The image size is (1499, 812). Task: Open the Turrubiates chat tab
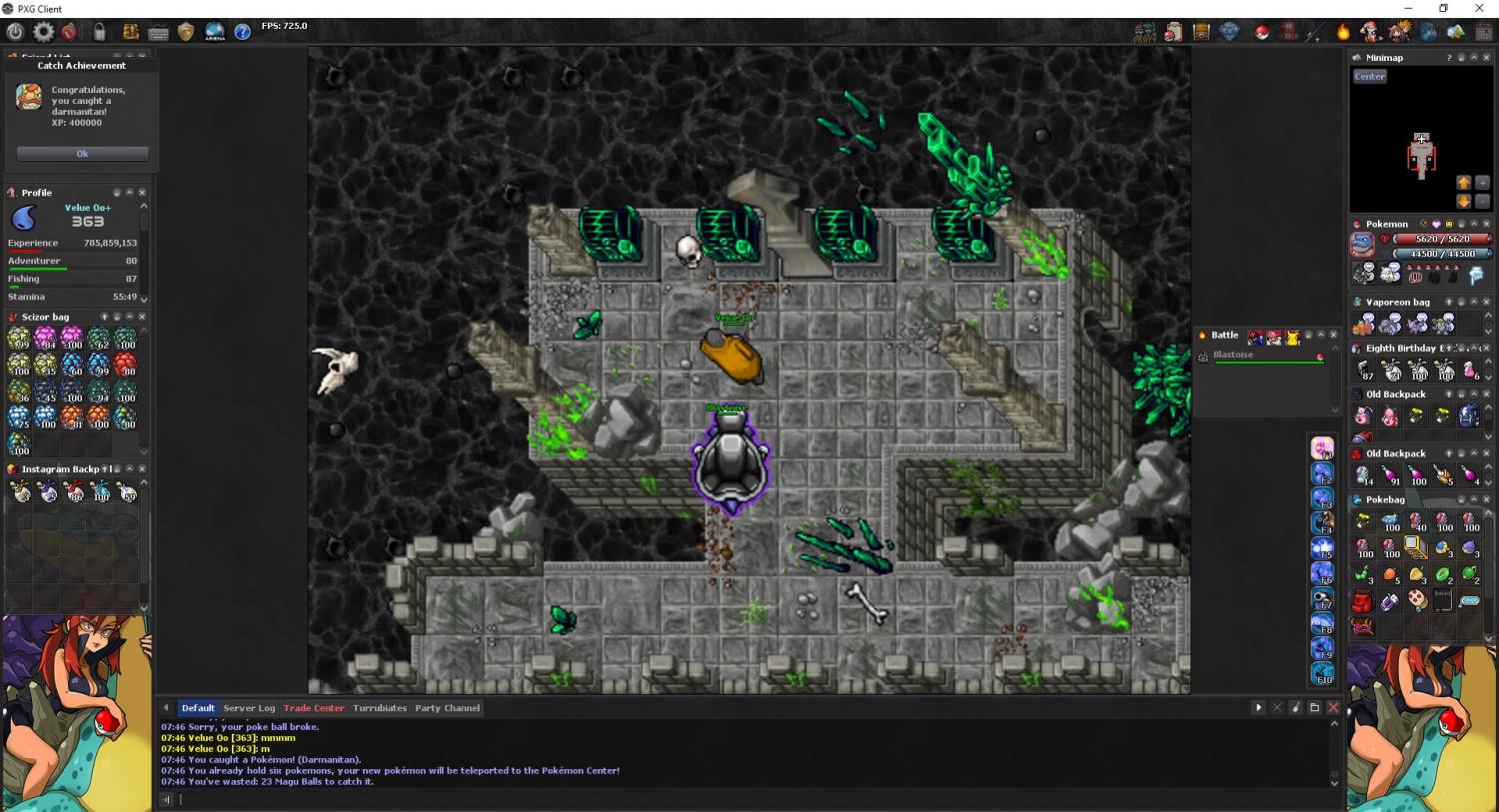click(380, 708)
